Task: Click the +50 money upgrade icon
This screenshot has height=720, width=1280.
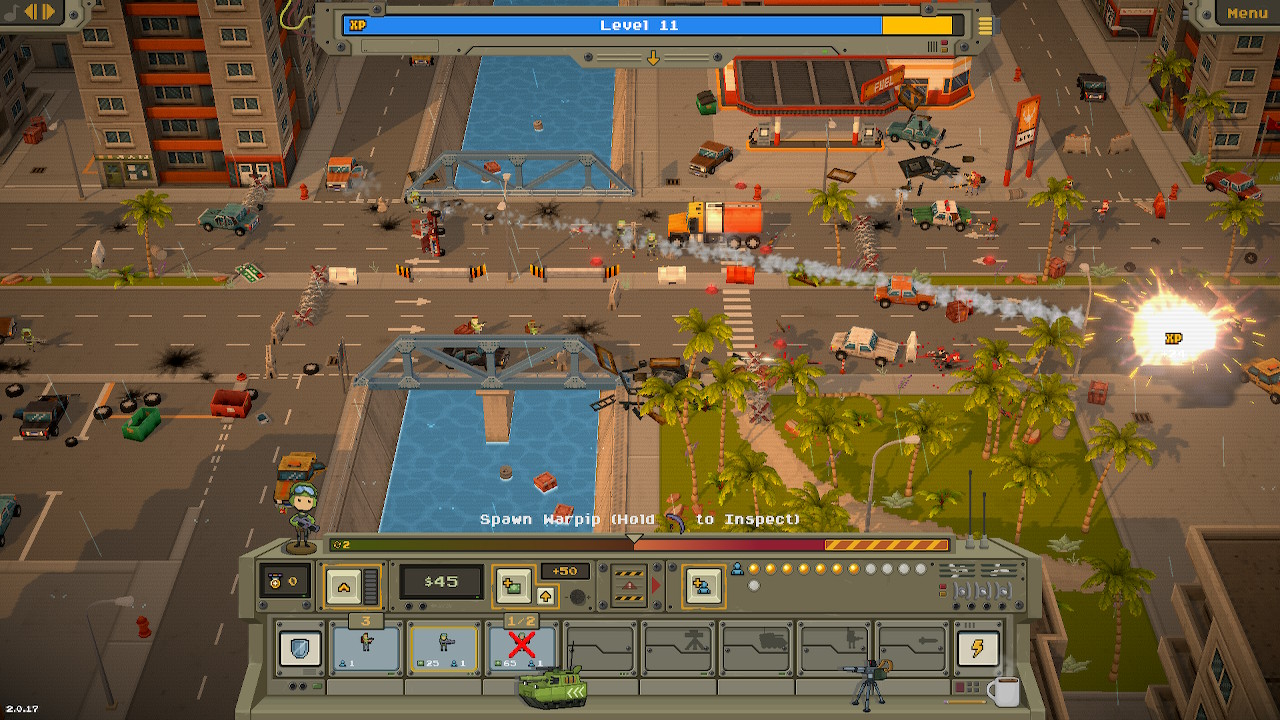Action: click(513, 583)
